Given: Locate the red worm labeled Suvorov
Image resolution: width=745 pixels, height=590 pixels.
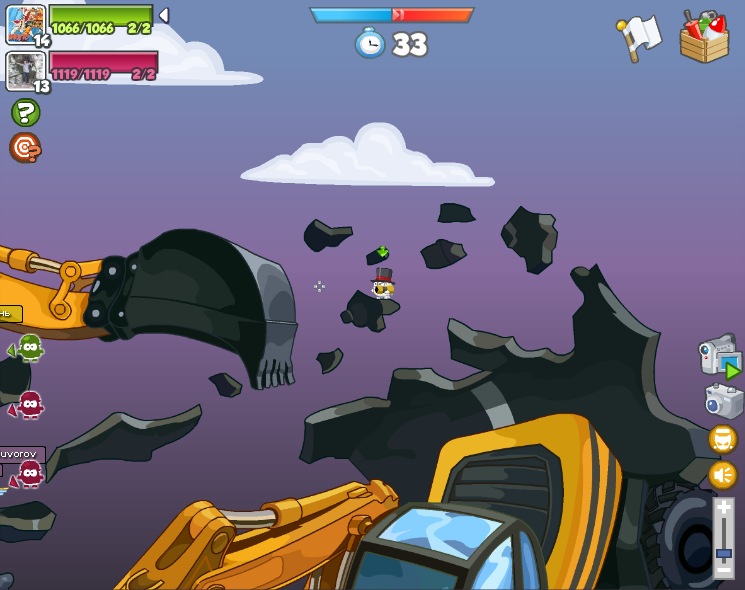Looking at the screenshot, I should 28,473.
